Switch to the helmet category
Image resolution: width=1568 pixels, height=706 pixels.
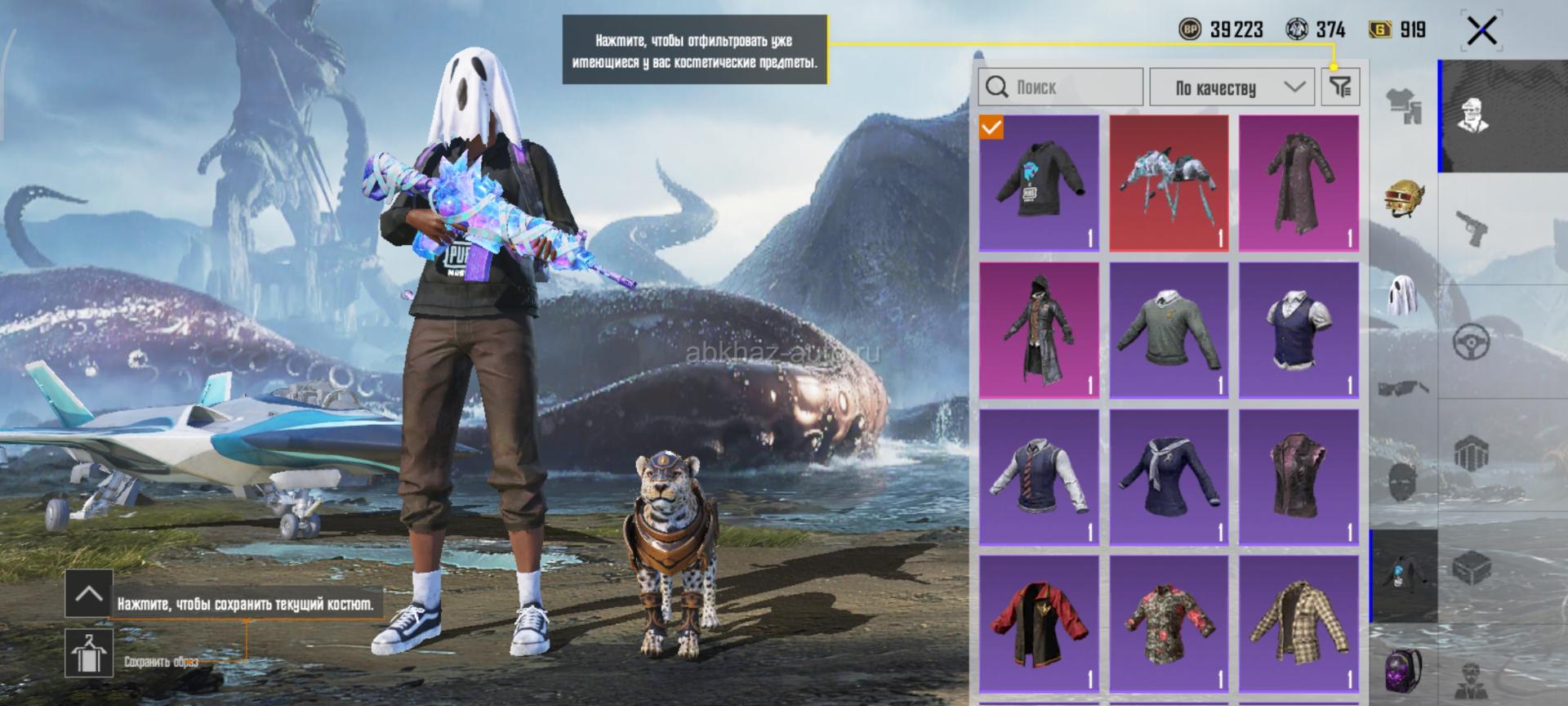(1404, 198)
